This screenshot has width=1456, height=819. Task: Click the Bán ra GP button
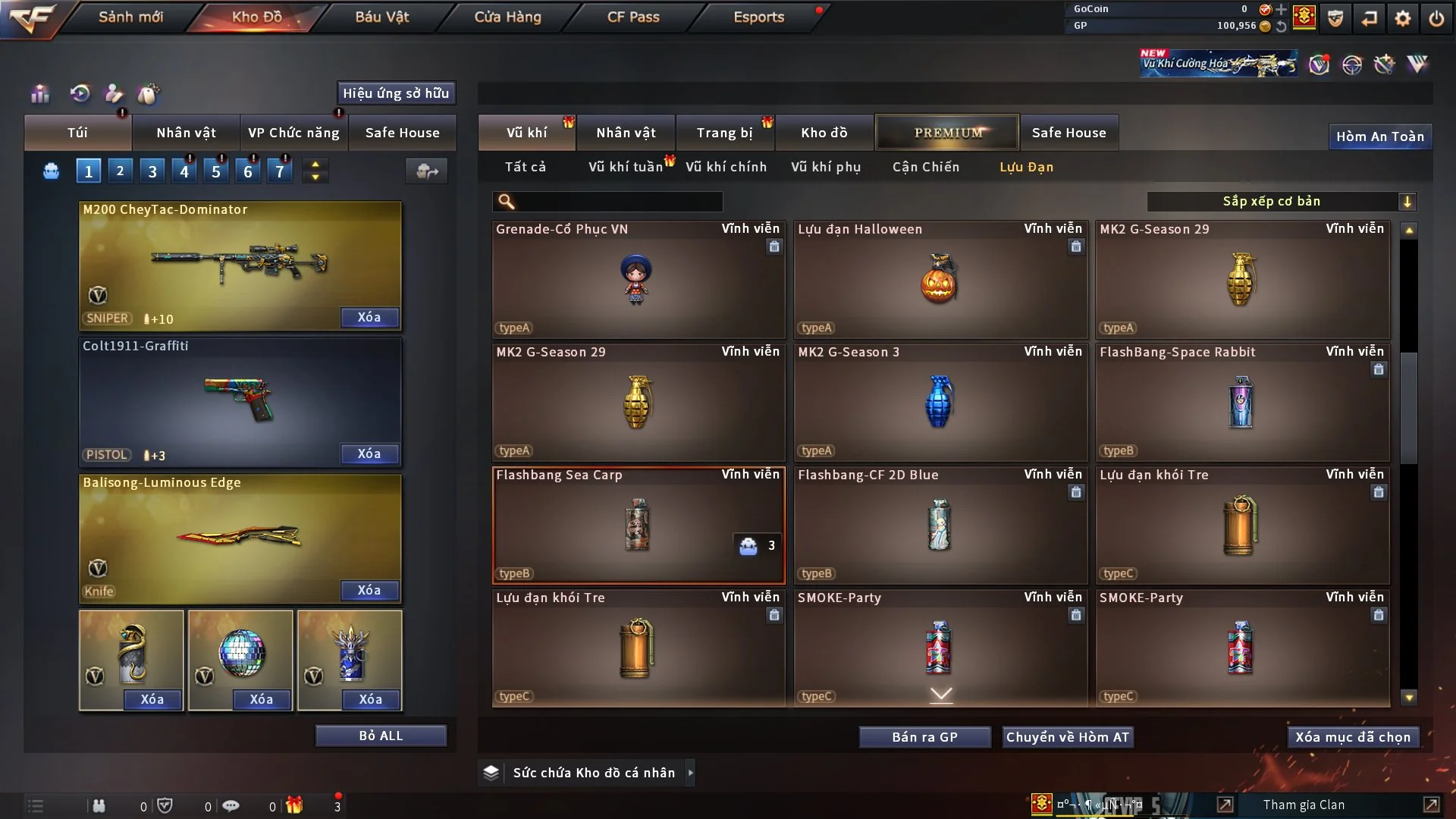click(924, 737)
